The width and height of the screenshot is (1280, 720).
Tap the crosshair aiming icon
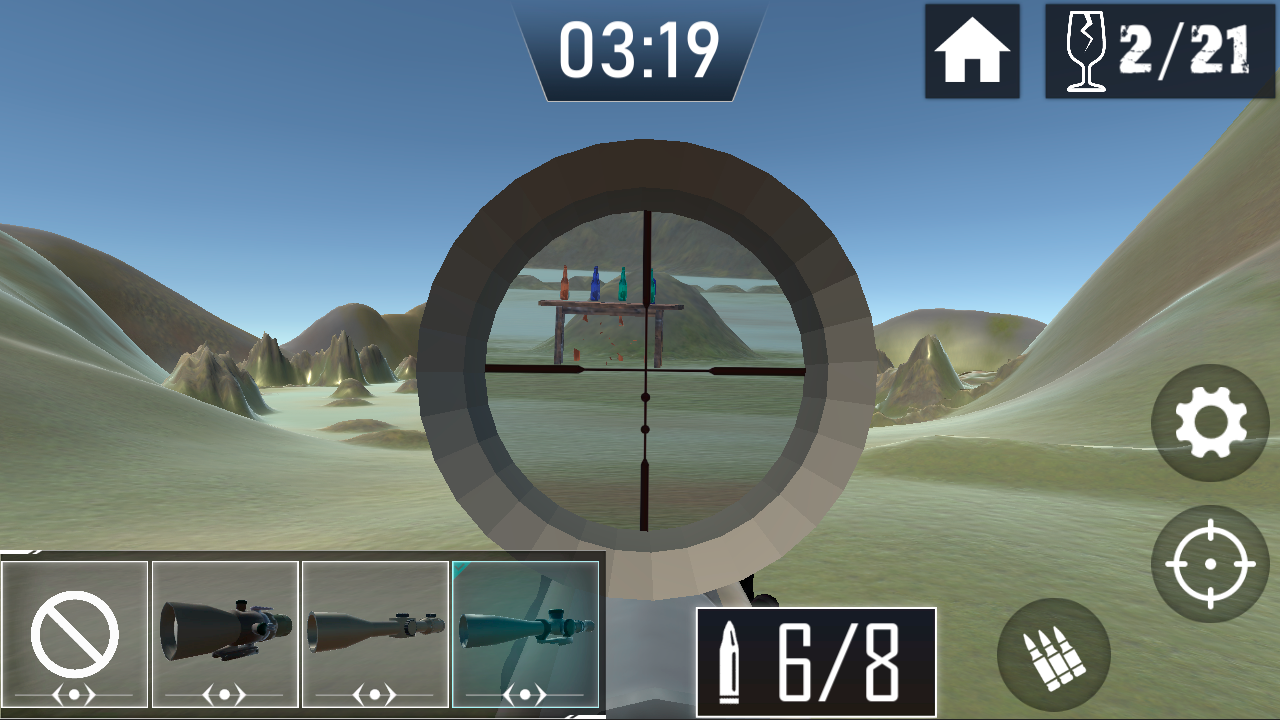(1212, 562)
